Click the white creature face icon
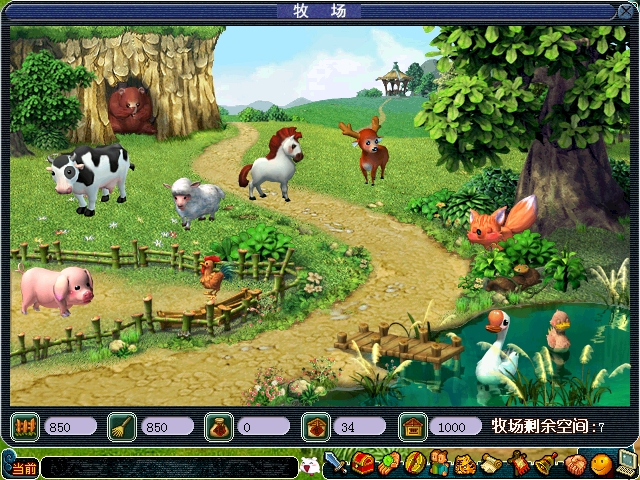The width and height of the screenshot is (640, 480). (x=310, y=465)
